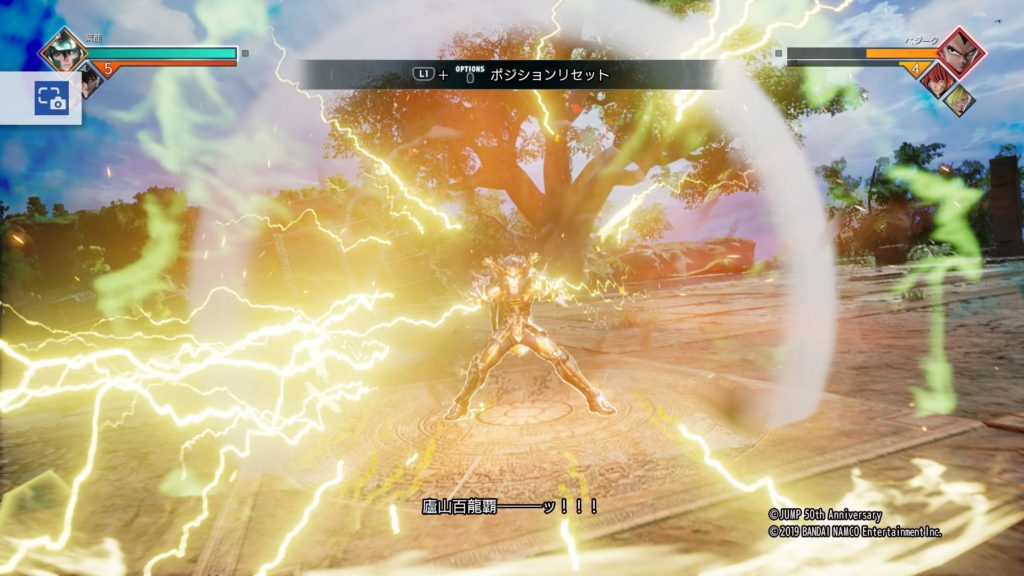Pick the blond support character portrait

click(958, 100)
